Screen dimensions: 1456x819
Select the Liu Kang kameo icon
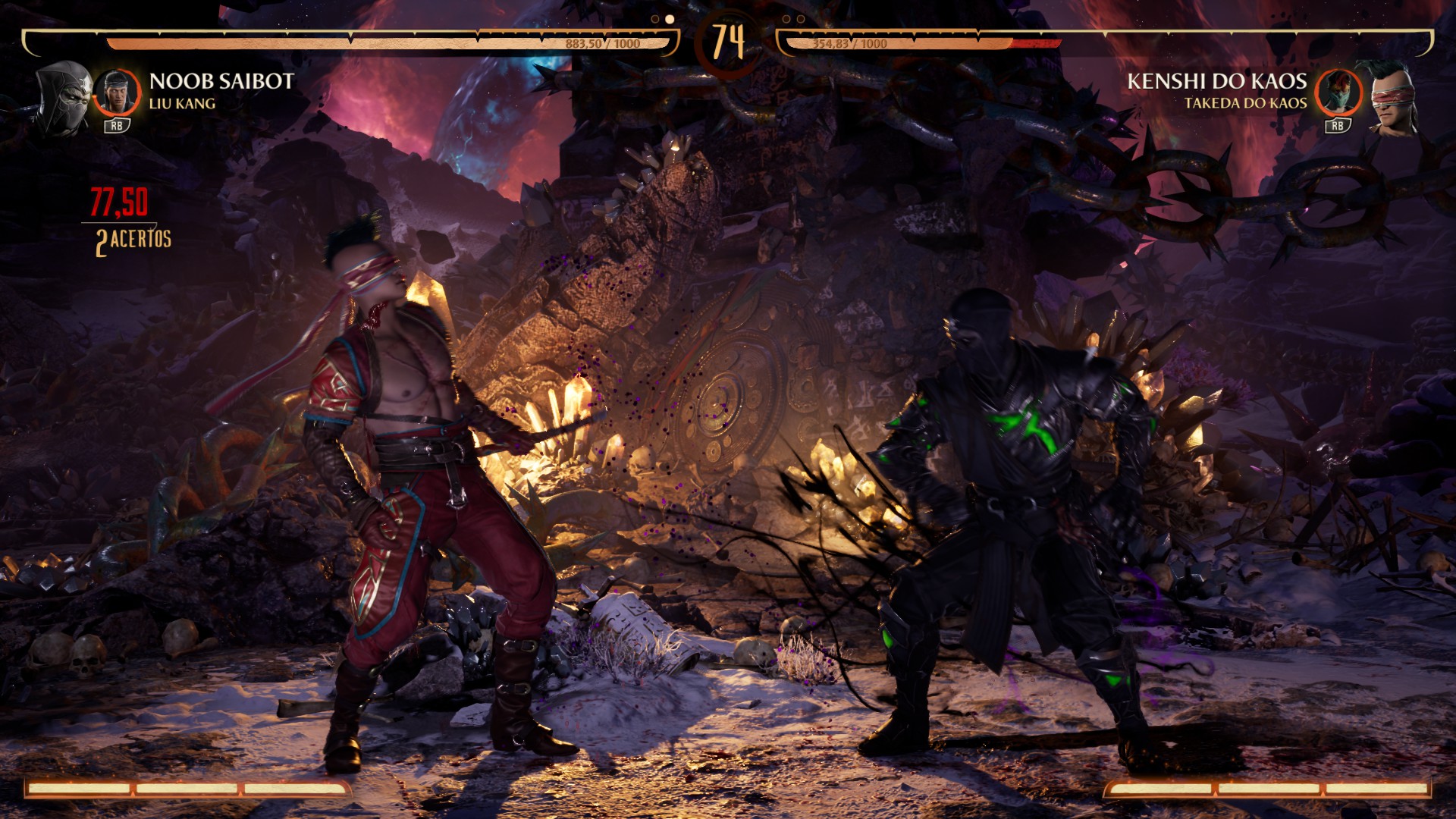coord(118,93)
